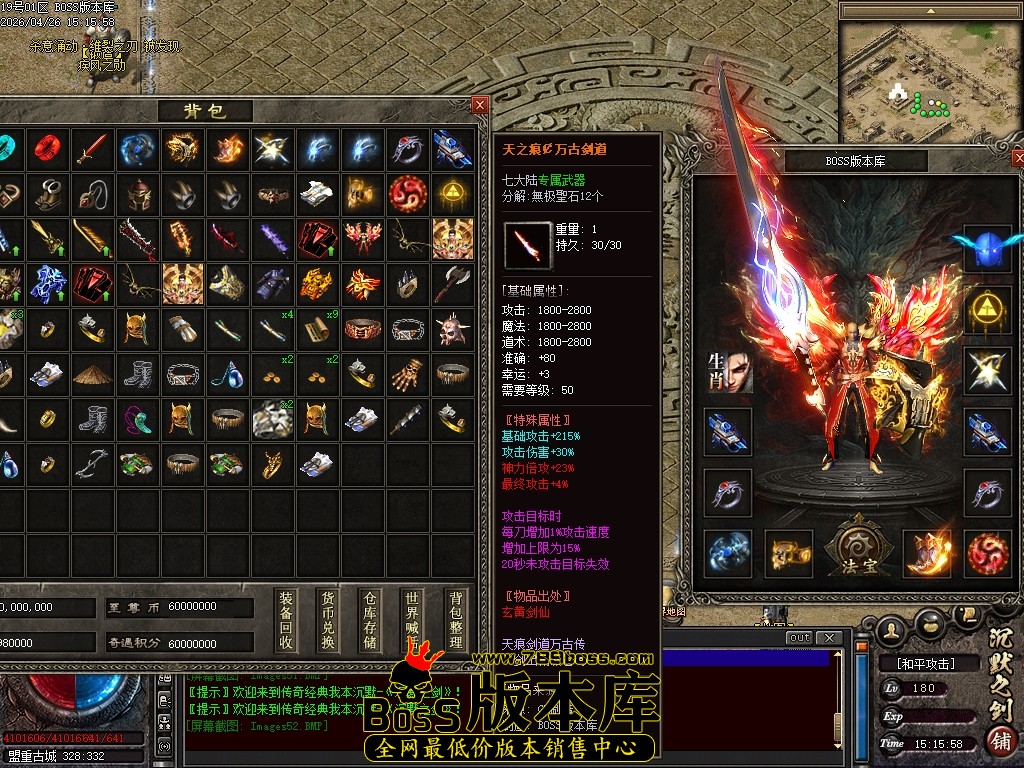
Task: Click the 生肖 zodiac portrait slot
Action: click(728, 370)
